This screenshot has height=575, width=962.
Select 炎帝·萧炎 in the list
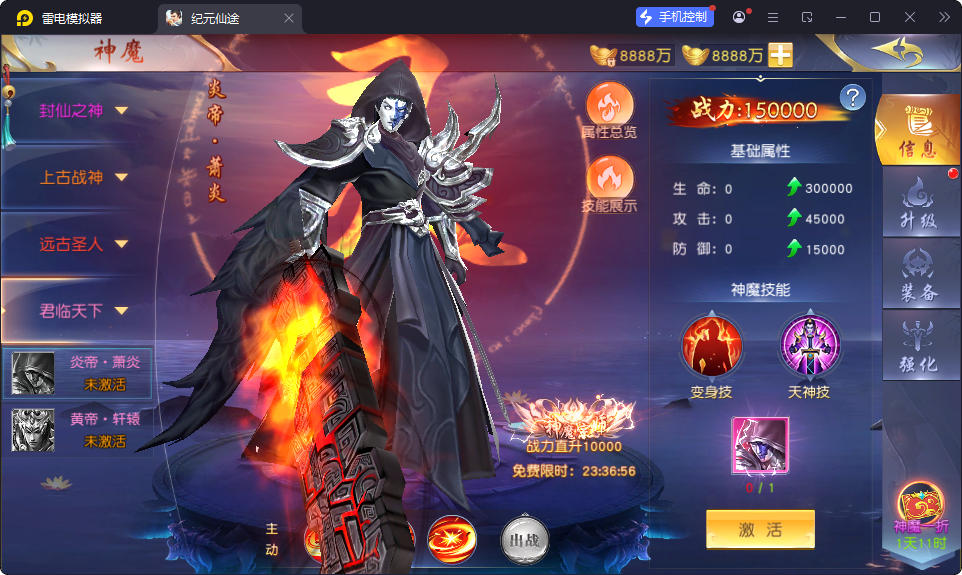80,372
